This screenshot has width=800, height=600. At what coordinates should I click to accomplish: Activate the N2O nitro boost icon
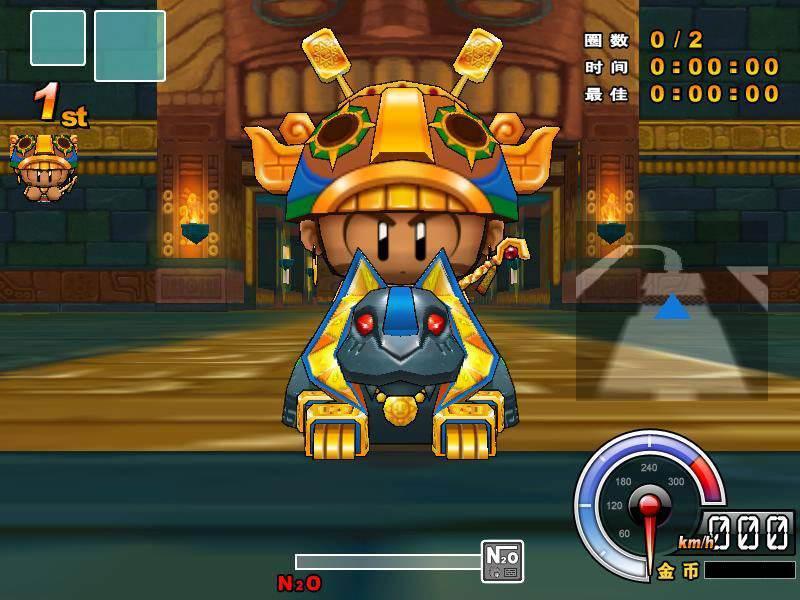point(502,561)
